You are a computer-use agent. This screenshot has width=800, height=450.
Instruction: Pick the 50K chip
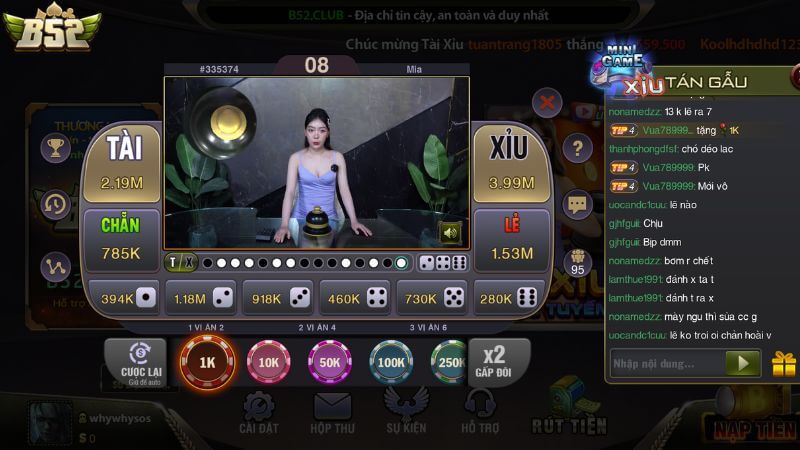[330, 362]
